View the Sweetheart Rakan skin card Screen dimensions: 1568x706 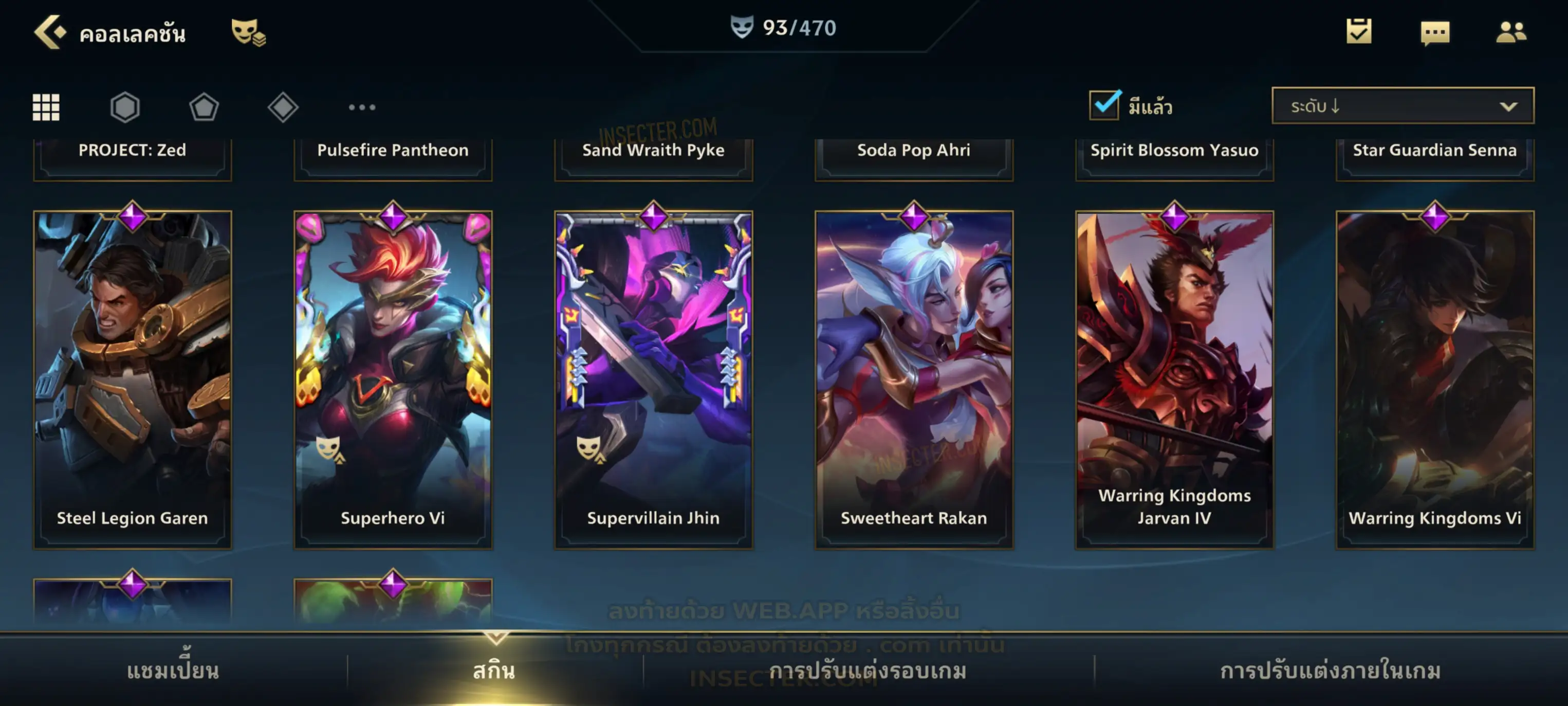pos(914,379)
